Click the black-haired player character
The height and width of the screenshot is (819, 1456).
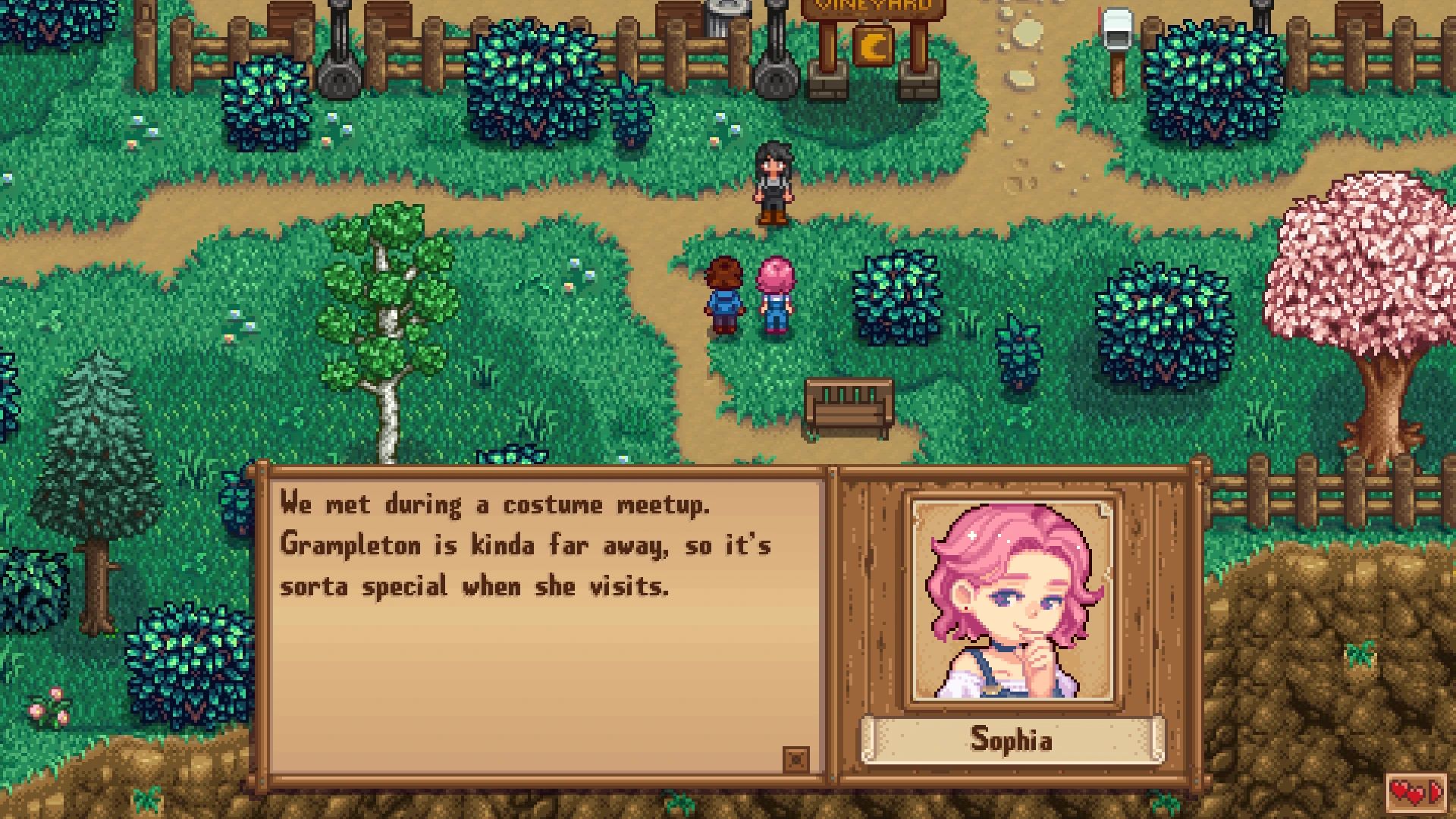[773, 182]
